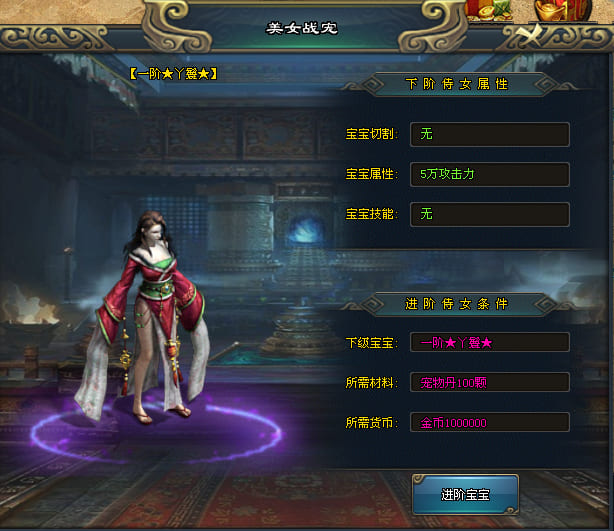This screenshot has width=614, height=531.
Task: Open the gold ingot treasure icon
Action: click(549, 9)
